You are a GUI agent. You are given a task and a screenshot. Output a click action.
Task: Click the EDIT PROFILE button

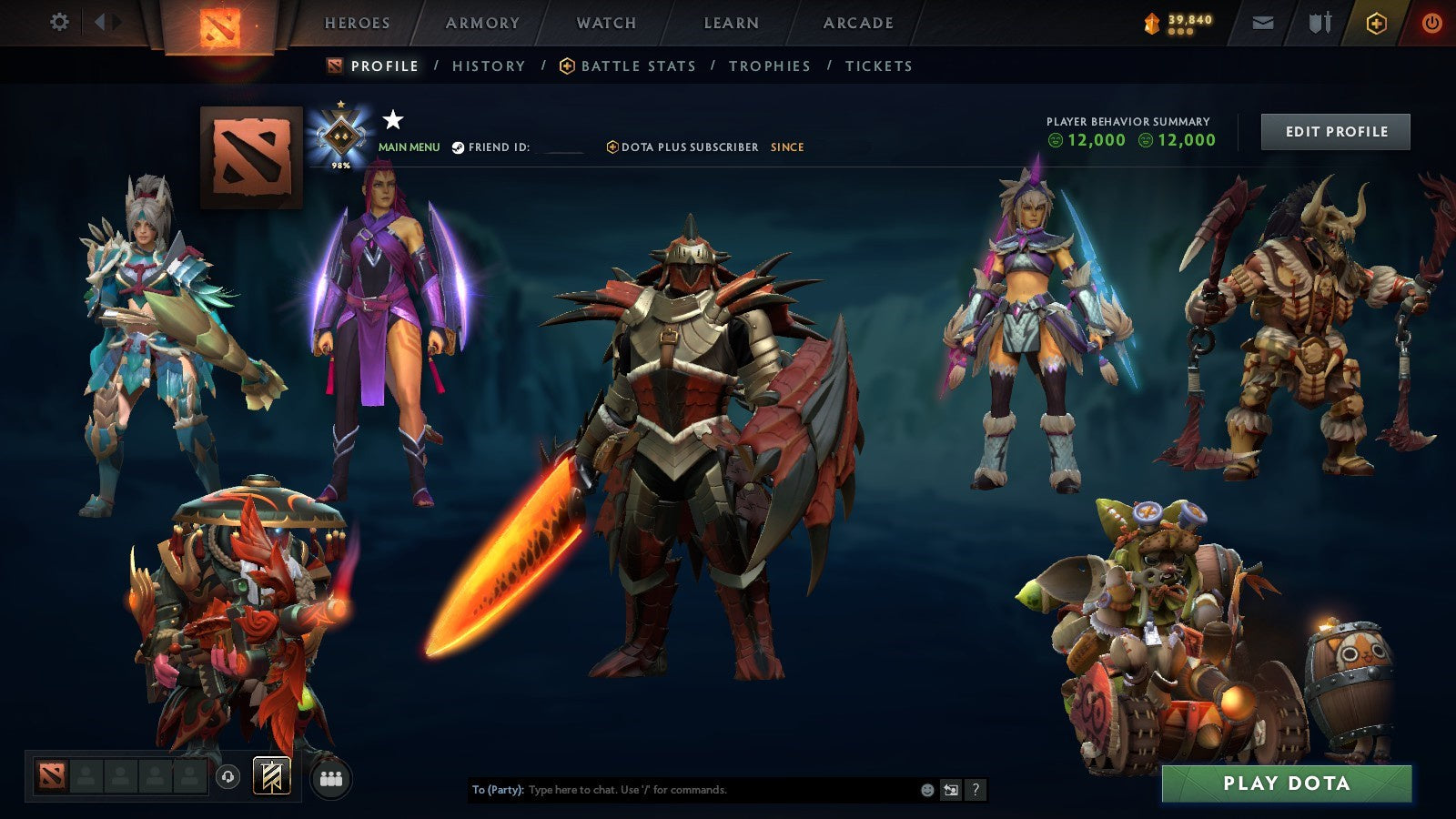tap(1334, 131)
